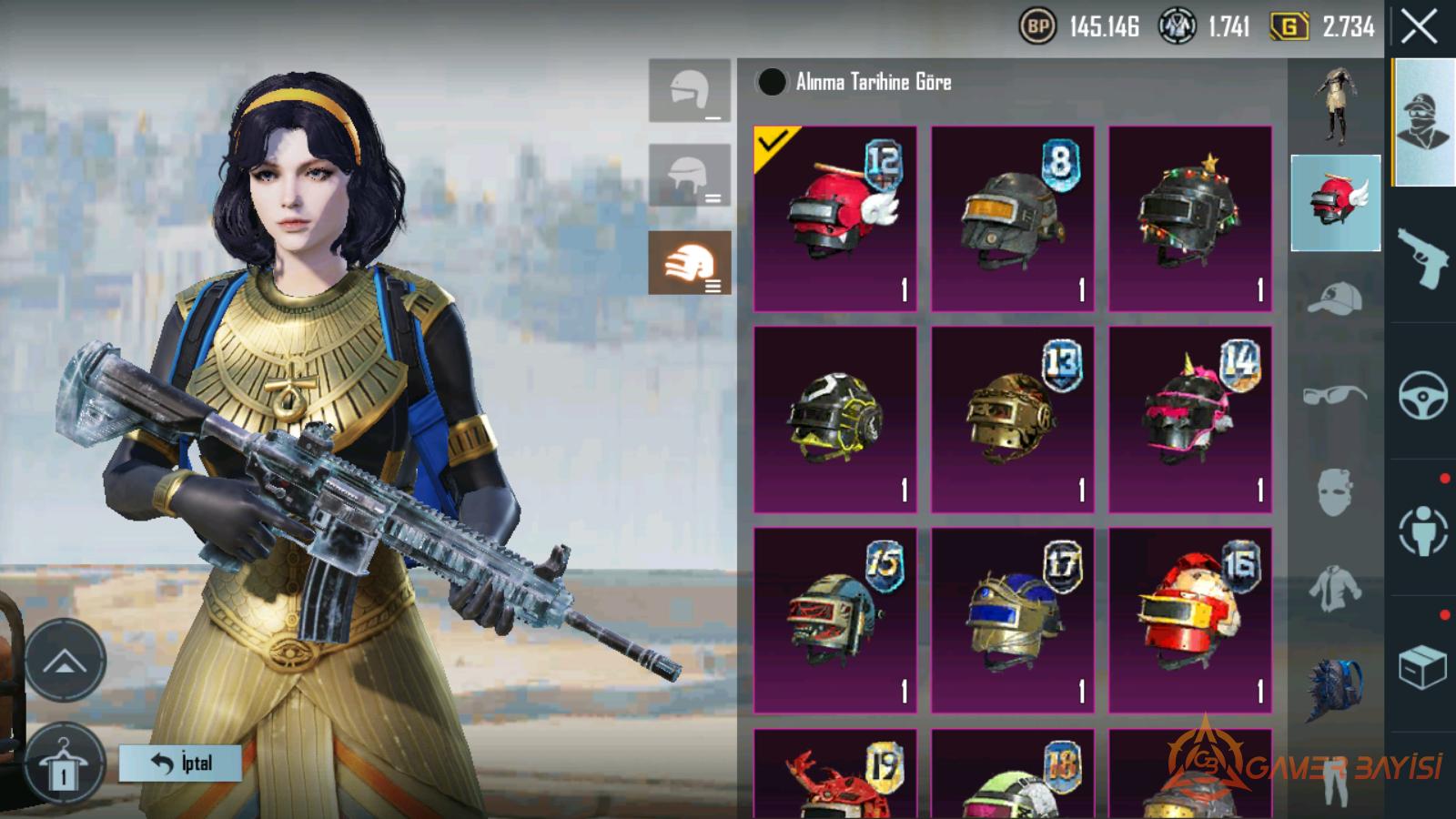The height and width of the screenshot is (819, 1456).
Task: Open the cap headwear category
Action: (x=1335, y=298)
